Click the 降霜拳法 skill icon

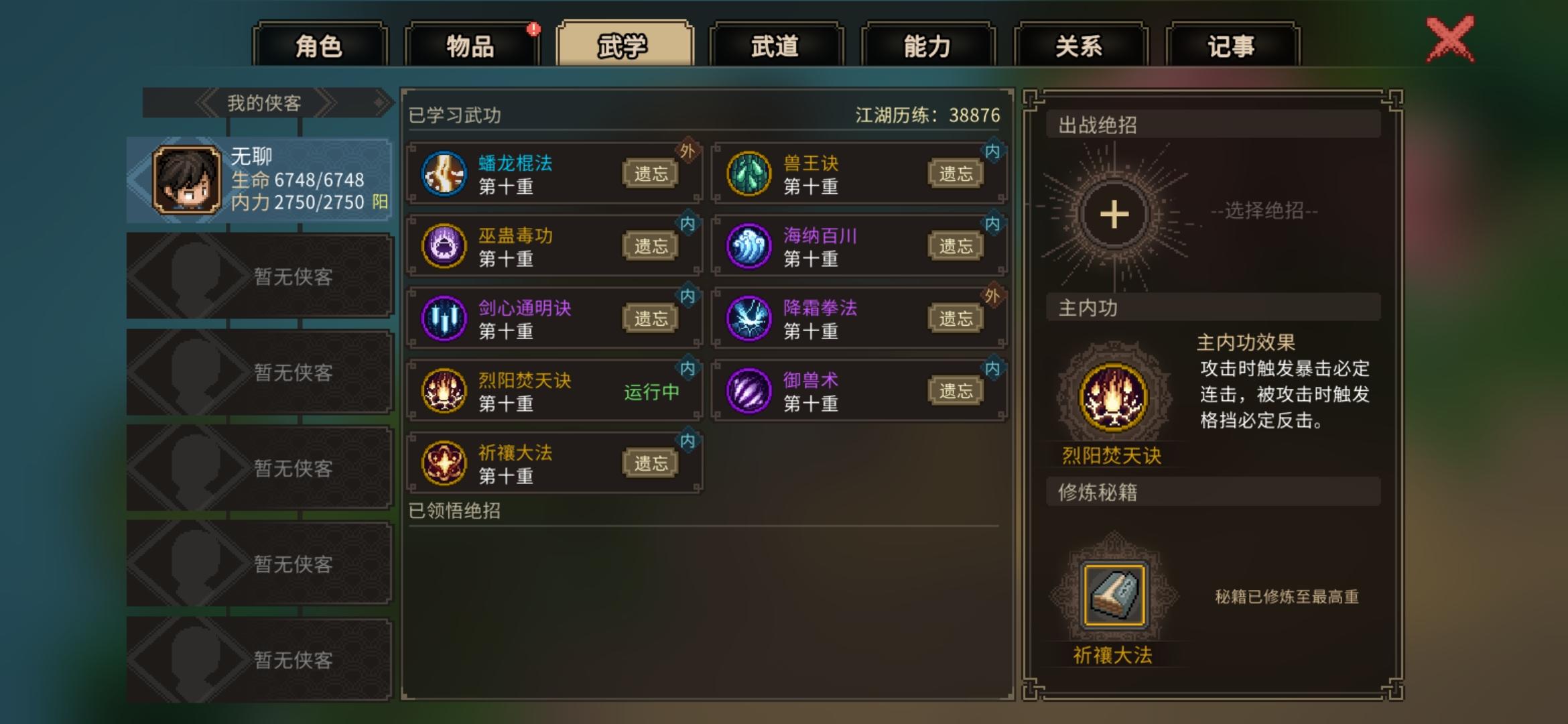tap(748, 316)
